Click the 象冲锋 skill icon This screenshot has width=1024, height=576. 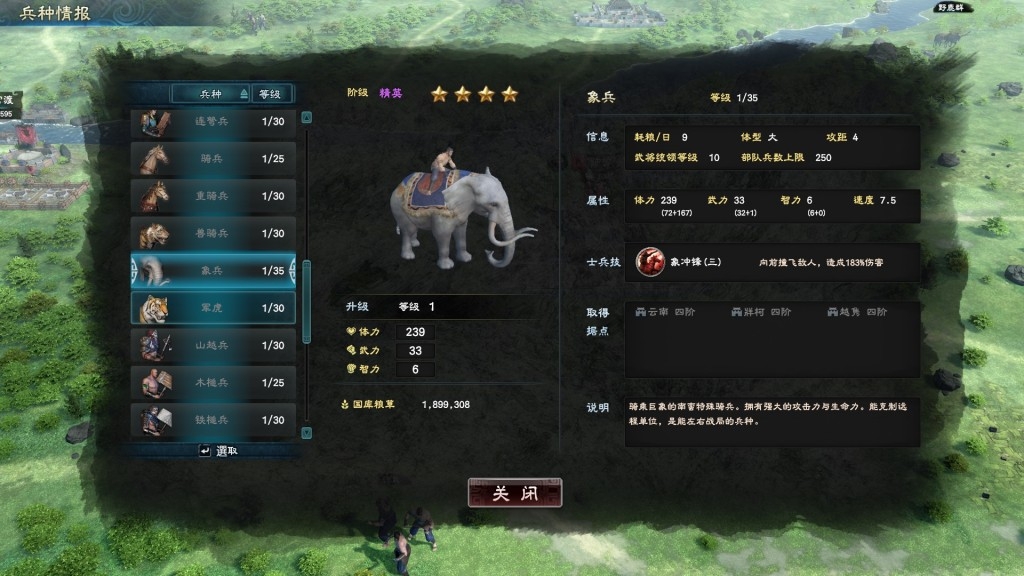[651, 263]
